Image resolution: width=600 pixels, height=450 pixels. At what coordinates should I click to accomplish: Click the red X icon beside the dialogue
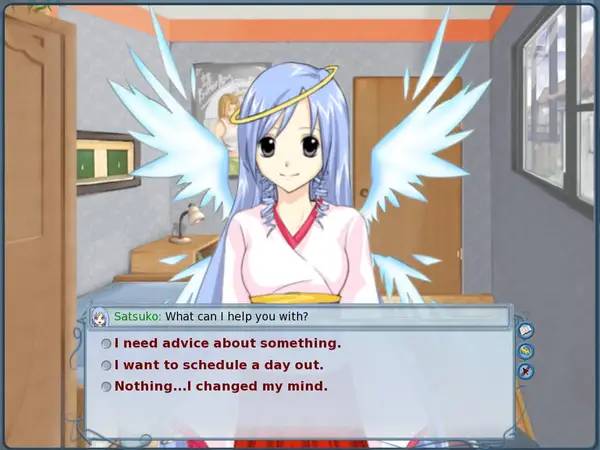[526, 371]
